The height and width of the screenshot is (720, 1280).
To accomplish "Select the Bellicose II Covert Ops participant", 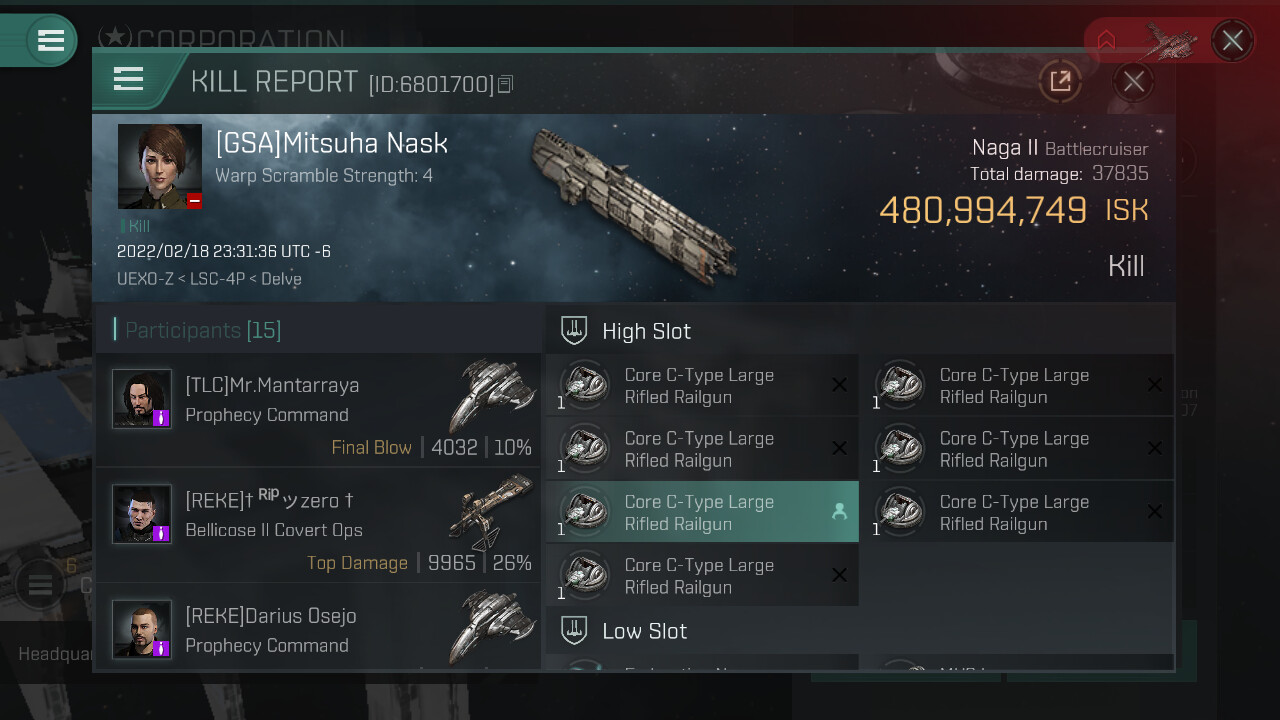I will pos(318,525).
